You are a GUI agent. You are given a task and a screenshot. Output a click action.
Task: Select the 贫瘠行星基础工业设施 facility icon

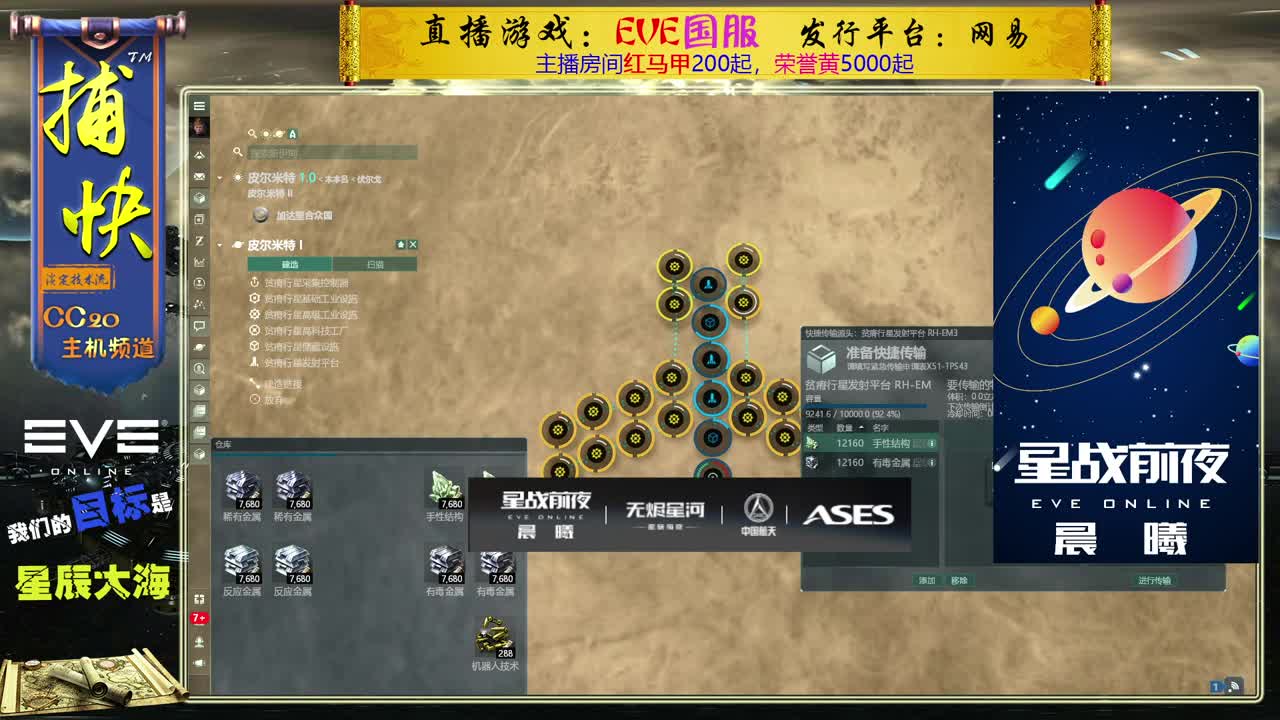click(256, 299)
